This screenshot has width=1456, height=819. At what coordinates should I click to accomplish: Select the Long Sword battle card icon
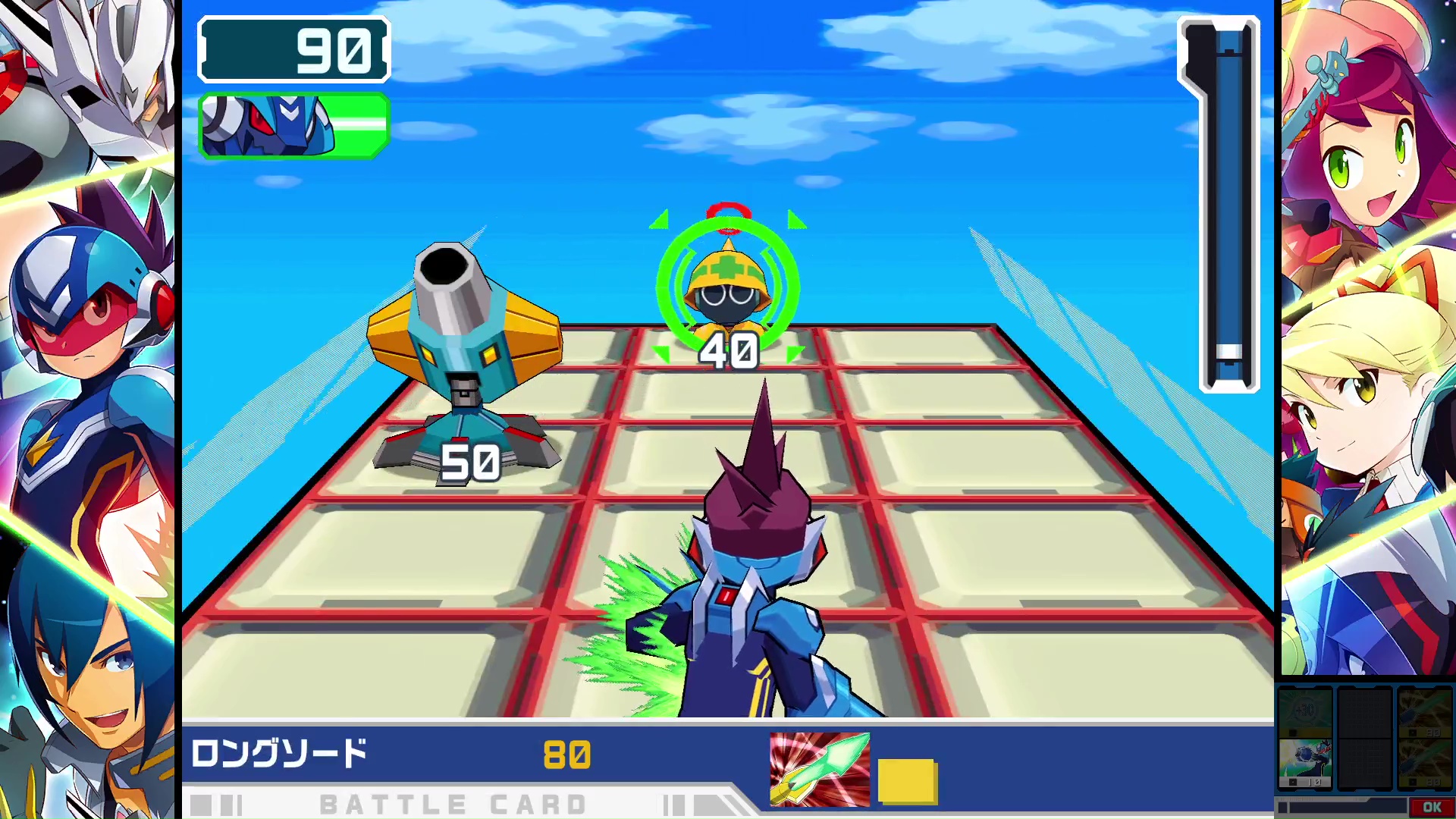pos(817,767)
